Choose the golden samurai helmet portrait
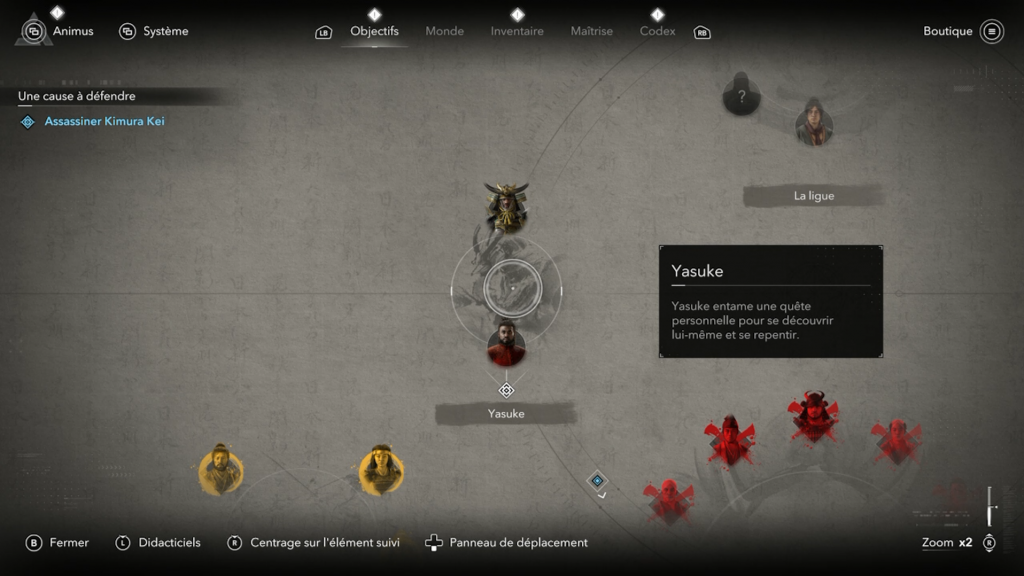The width and height of the screenshot is (1024, 576). [x=506, y=207]
